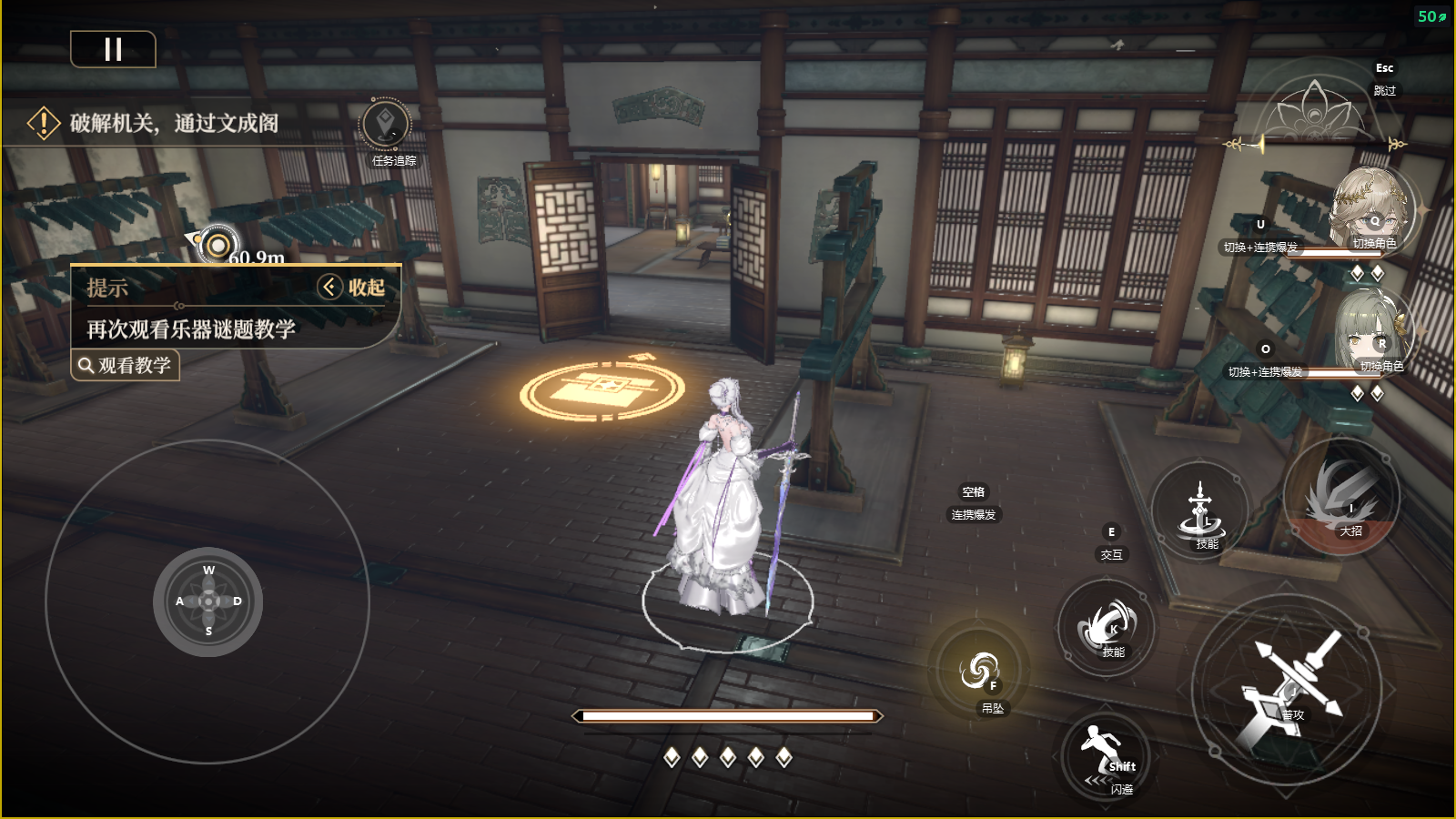The width and height of the screenshot is (1456, 819).
Task: Click the movement joystick center pad
Action: tap(208, 602)
